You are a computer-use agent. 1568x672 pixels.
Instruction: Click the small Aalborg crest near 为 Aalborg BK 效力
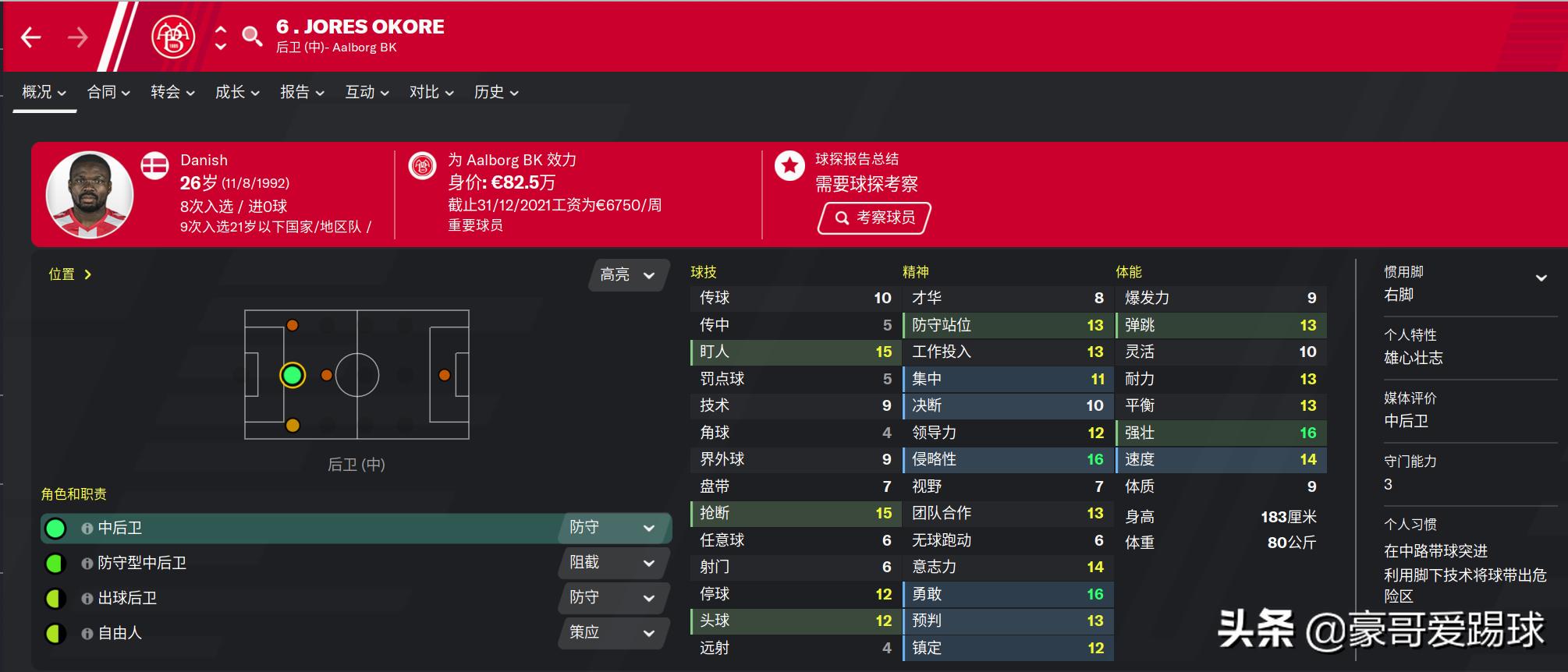[x=422, y=165]
